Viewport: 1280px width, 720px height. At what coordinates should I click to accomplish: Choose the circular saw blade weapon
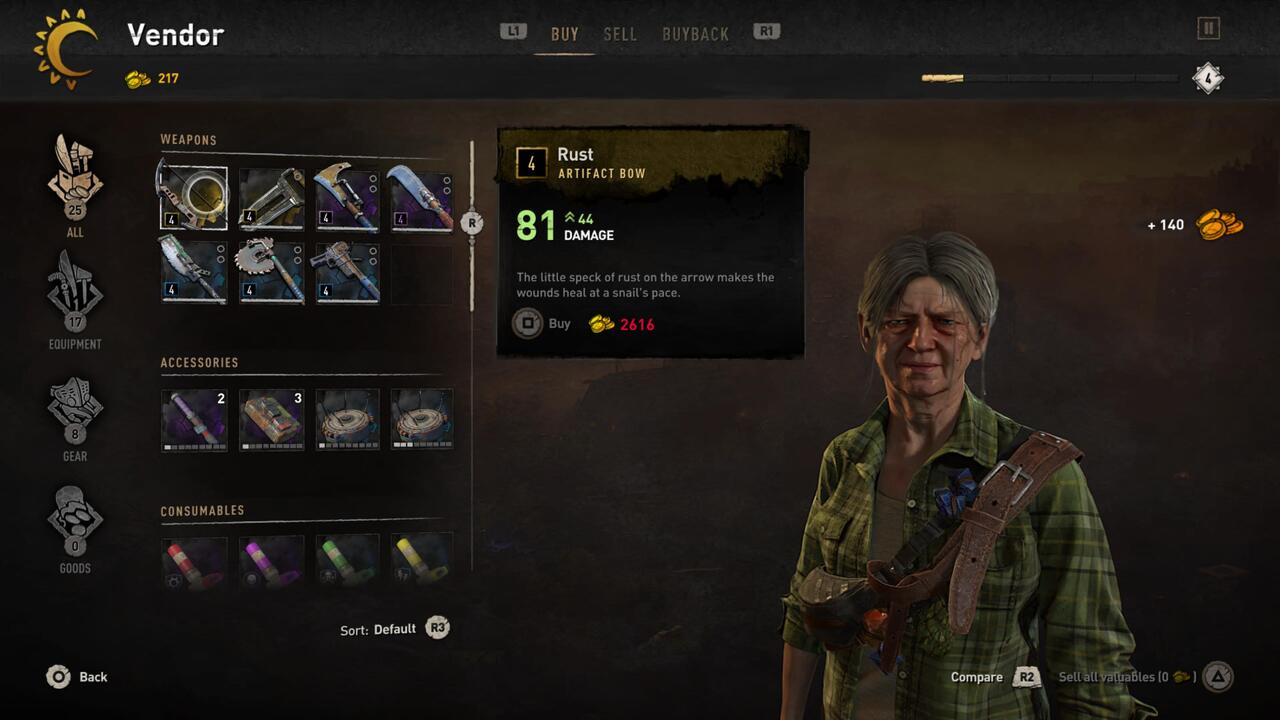[271, 270]
